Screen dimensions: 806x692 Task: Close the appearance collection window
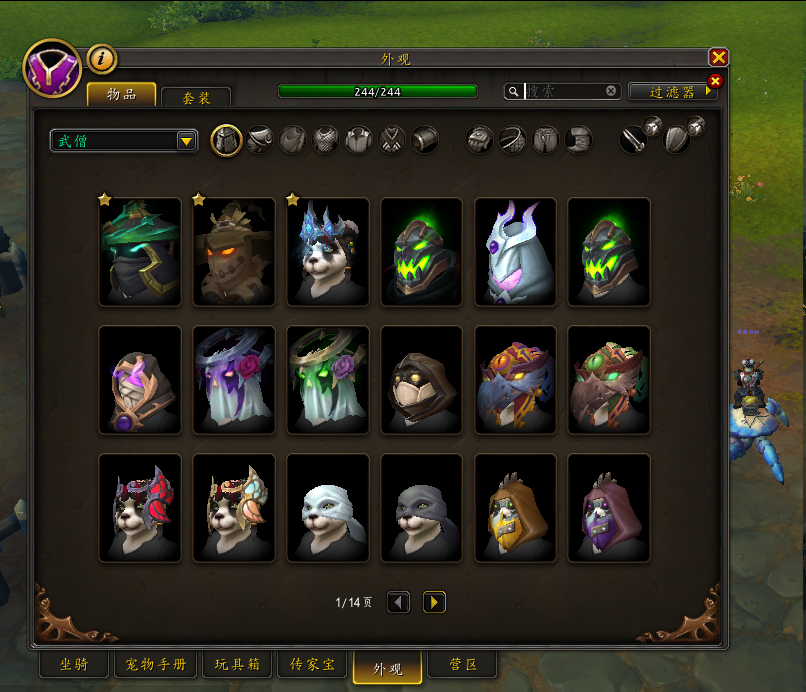point(718,58)
